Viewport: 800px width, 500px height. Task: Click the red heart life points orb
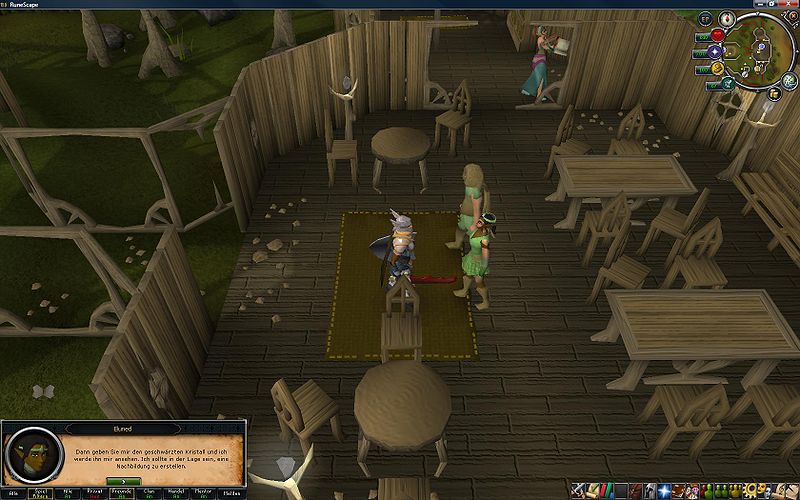coord(717,36)
